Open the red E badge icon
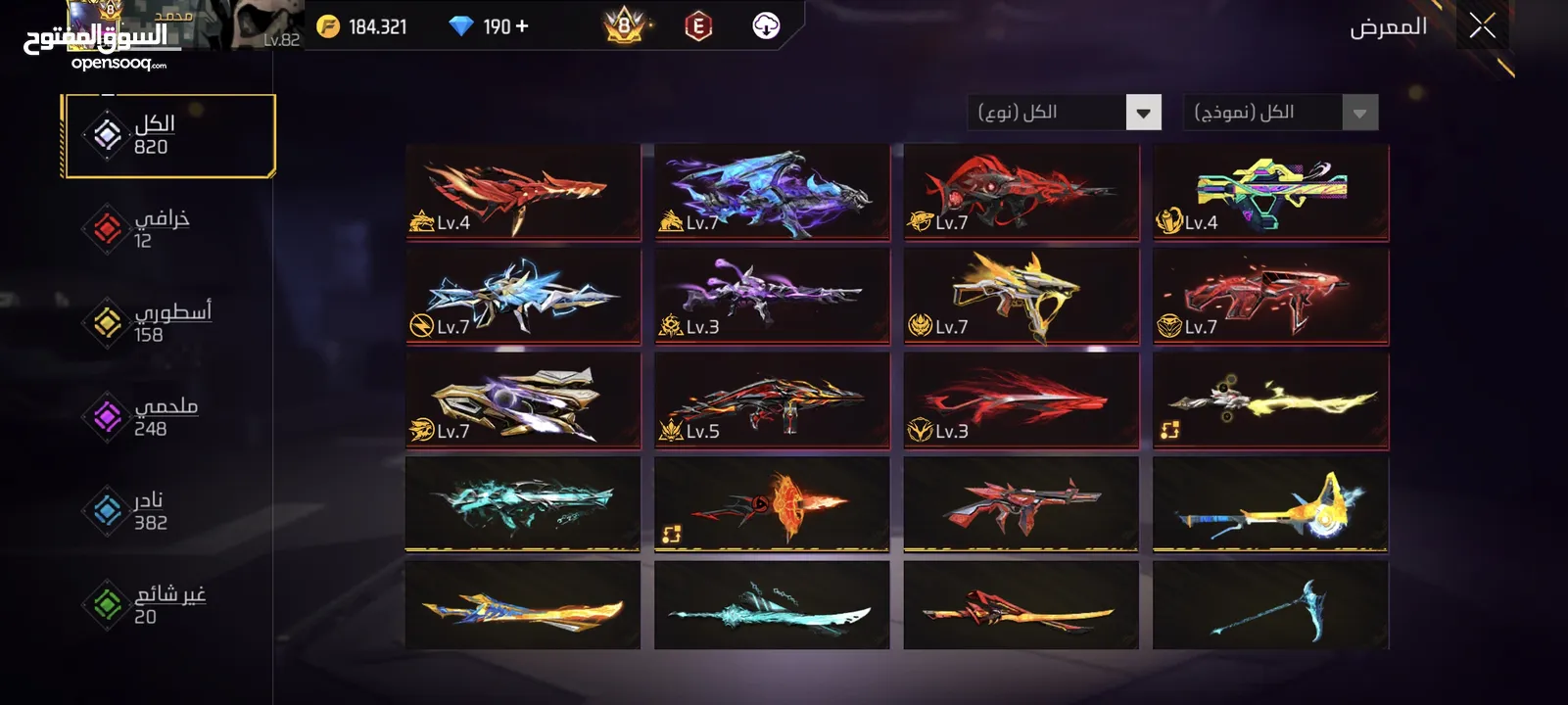1568x705 pixels. (x=697, y=26)
